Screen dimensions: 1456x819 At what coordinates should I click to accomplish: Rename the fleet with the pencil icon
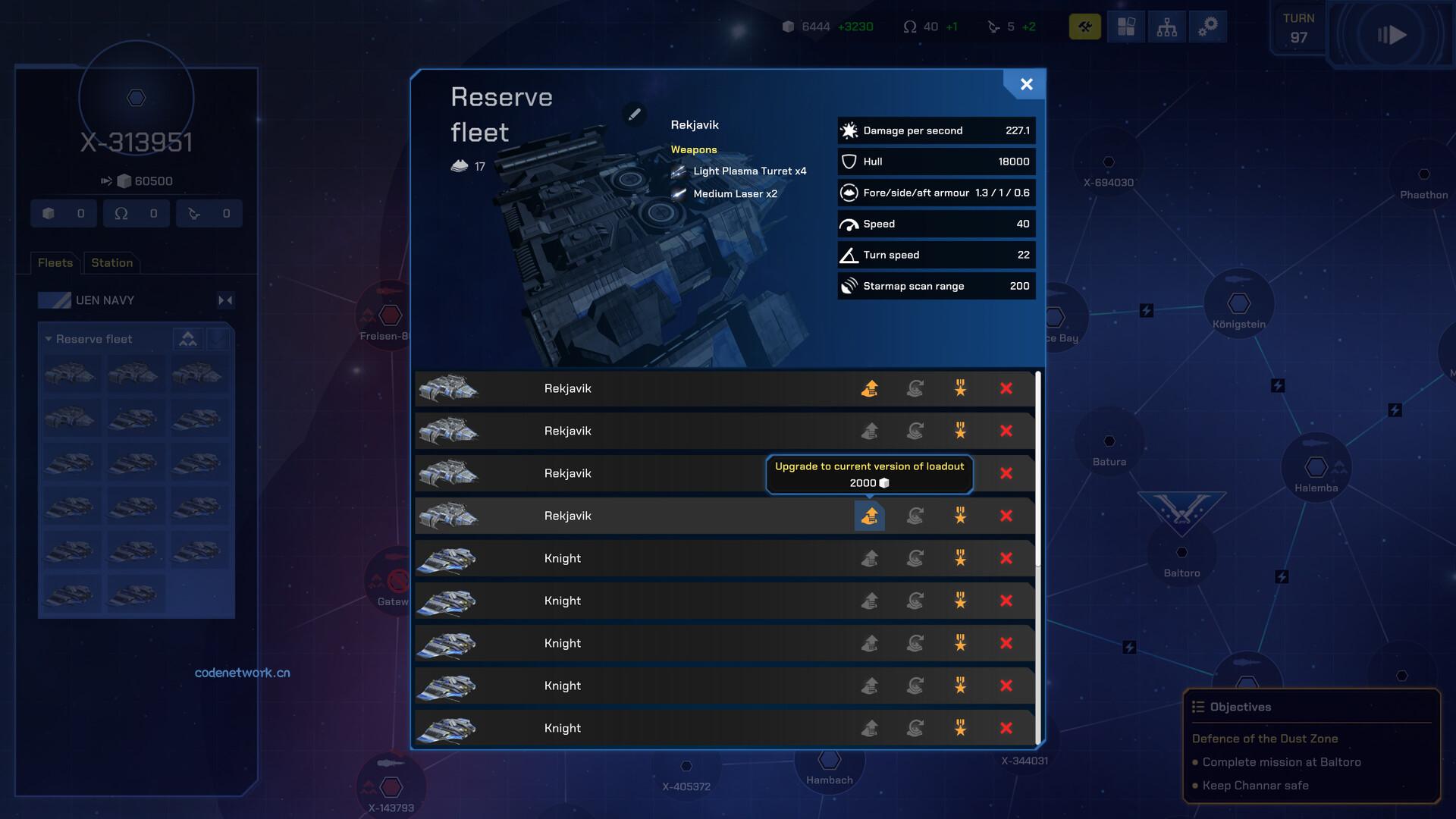tap(635, 114)
